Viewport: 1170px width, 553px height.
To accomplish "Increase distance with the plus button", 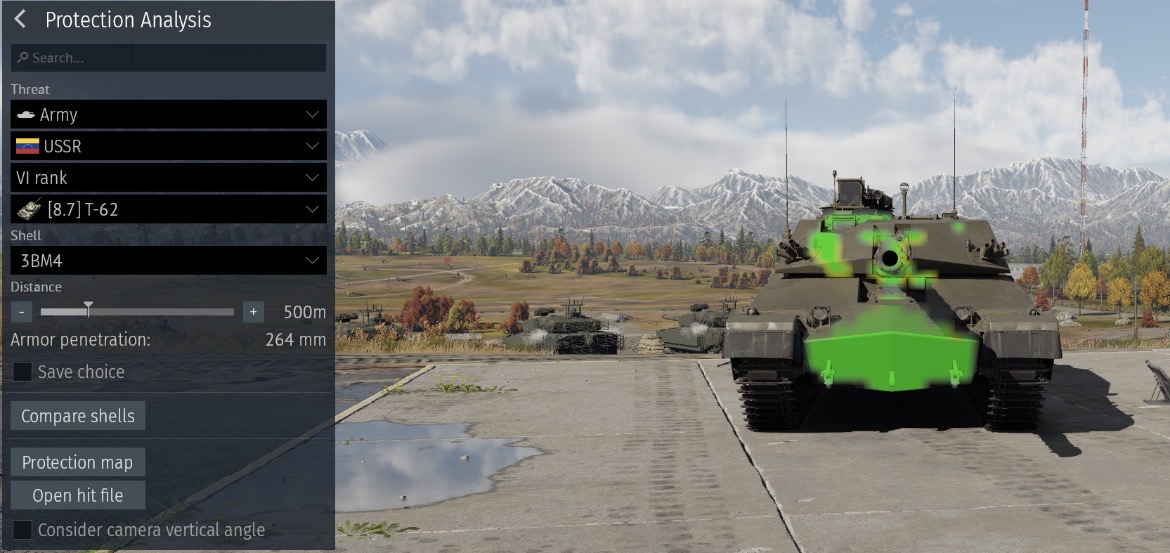I will [253, 312].
